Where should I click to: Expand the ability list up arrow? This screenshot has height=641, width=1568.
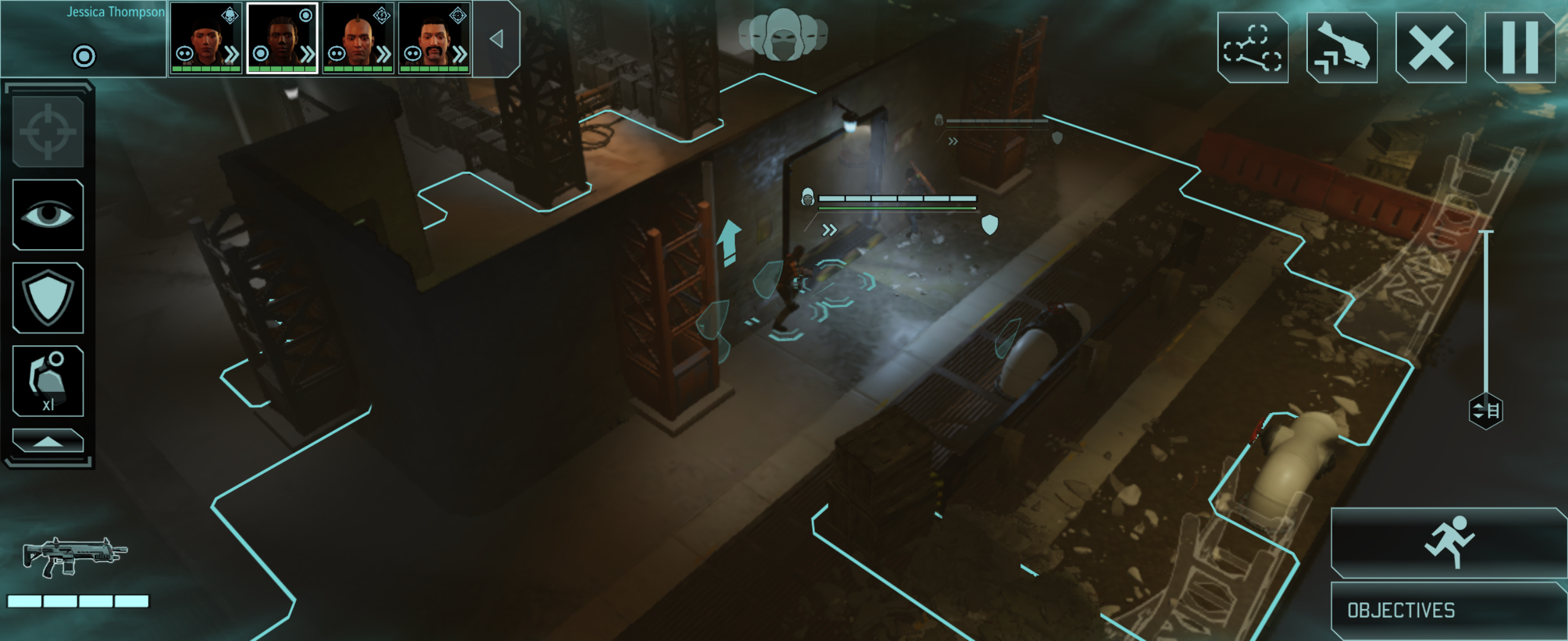pos(48,441)
